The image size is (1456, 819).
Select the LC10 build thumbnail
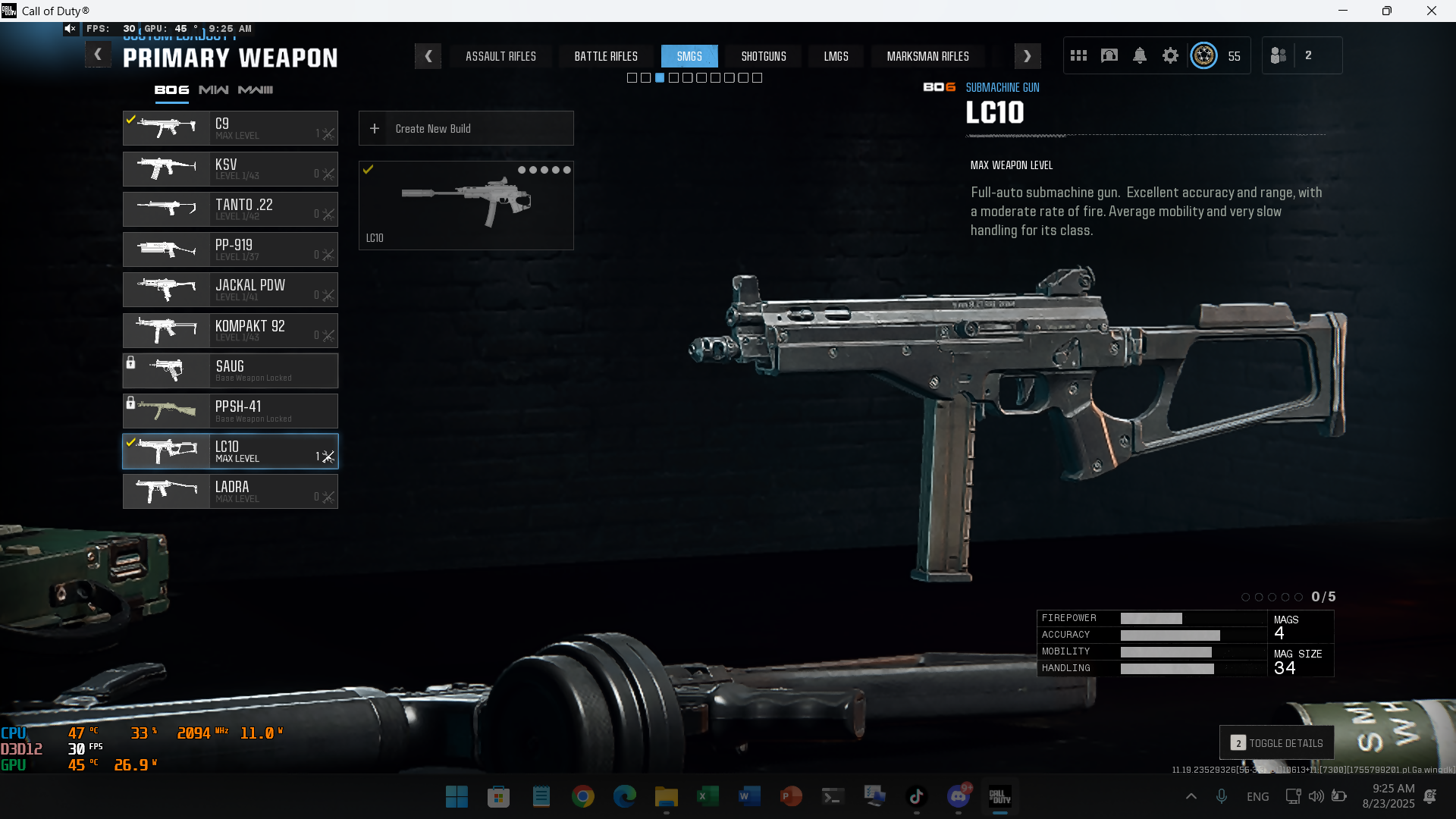click(x=466, y=205)
